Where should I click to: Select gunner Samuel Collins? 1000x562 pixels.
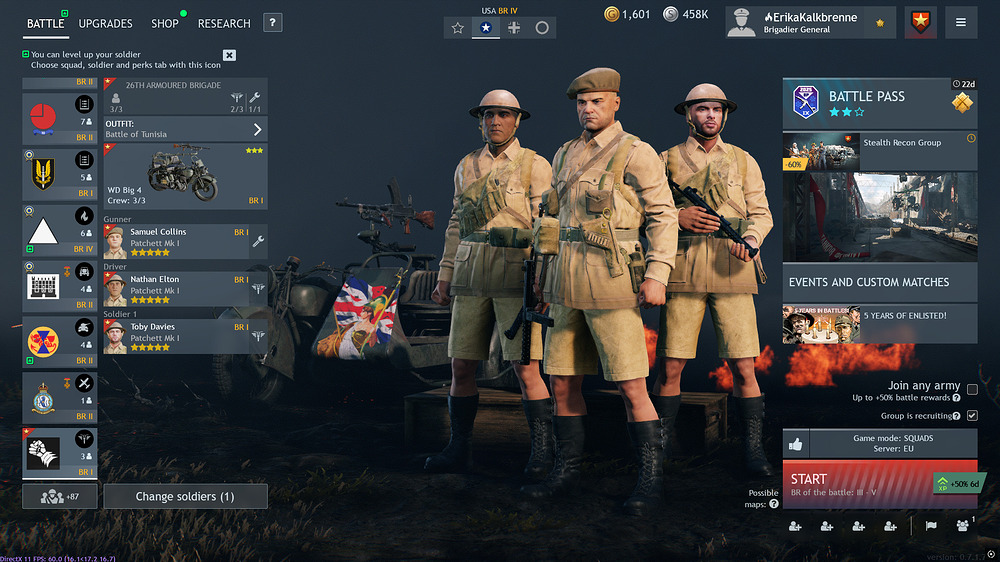(x=177, y=241)
